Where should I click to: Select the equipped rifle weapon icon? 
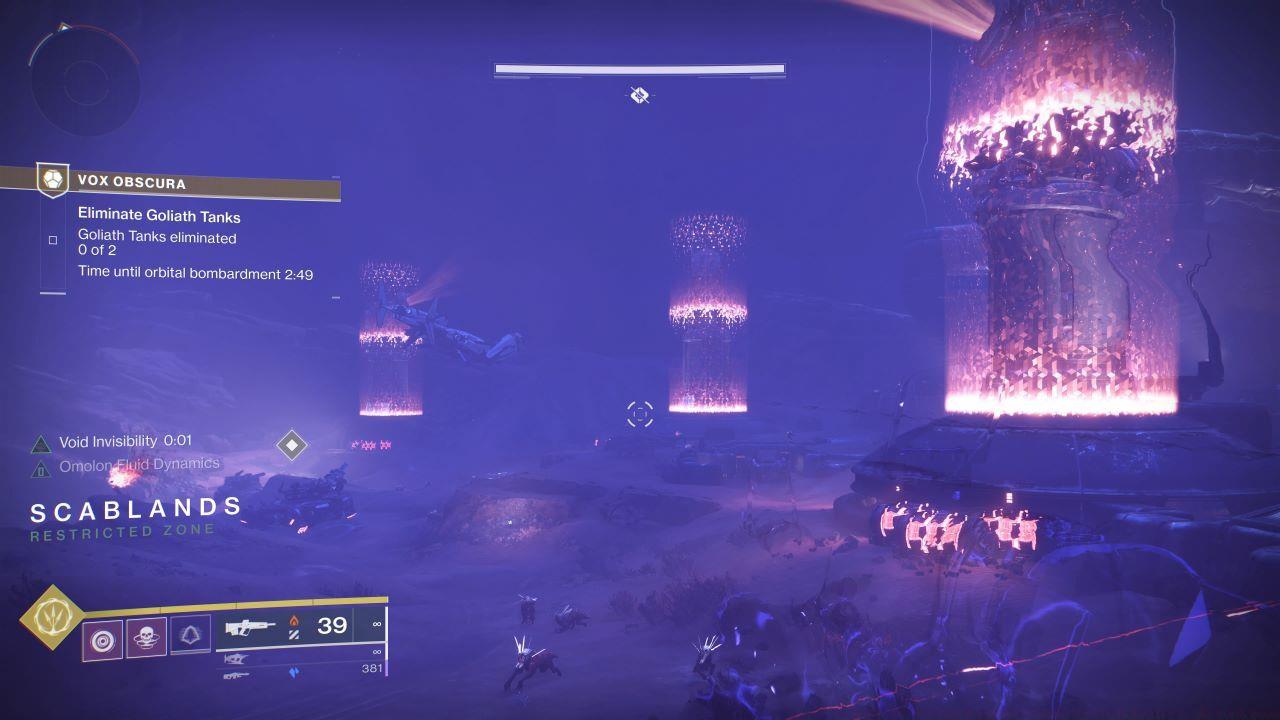pos(251,628)
